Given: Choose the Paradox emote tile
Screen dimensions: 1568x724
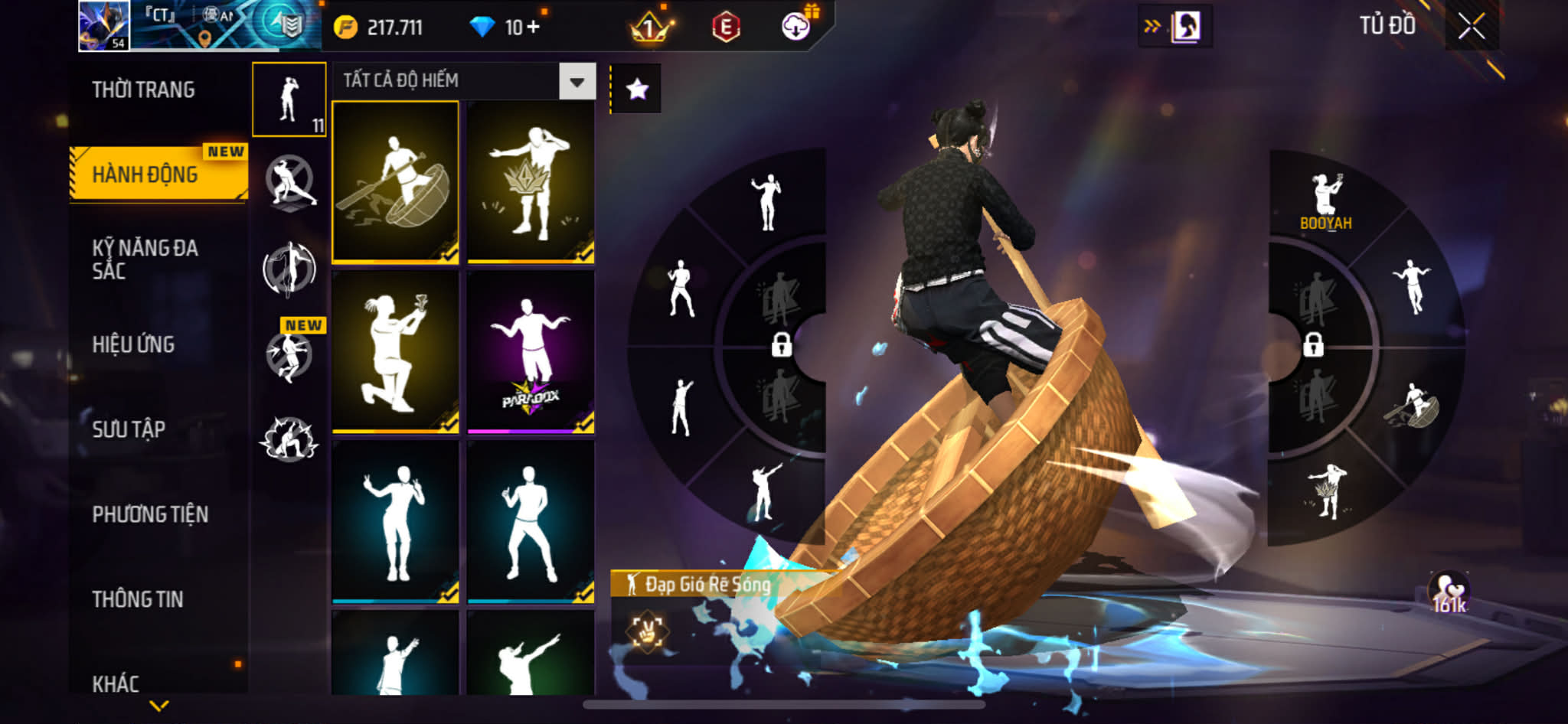Looking at the screenshot, I should (531, 352).
